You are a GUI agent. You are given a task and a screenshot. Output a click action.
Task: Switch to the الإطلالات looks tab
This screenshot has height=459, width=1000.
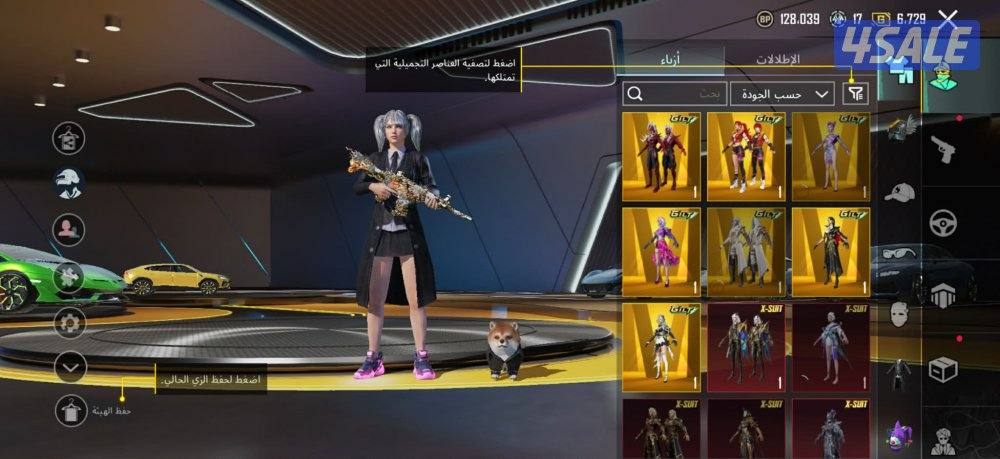(777, 60)
